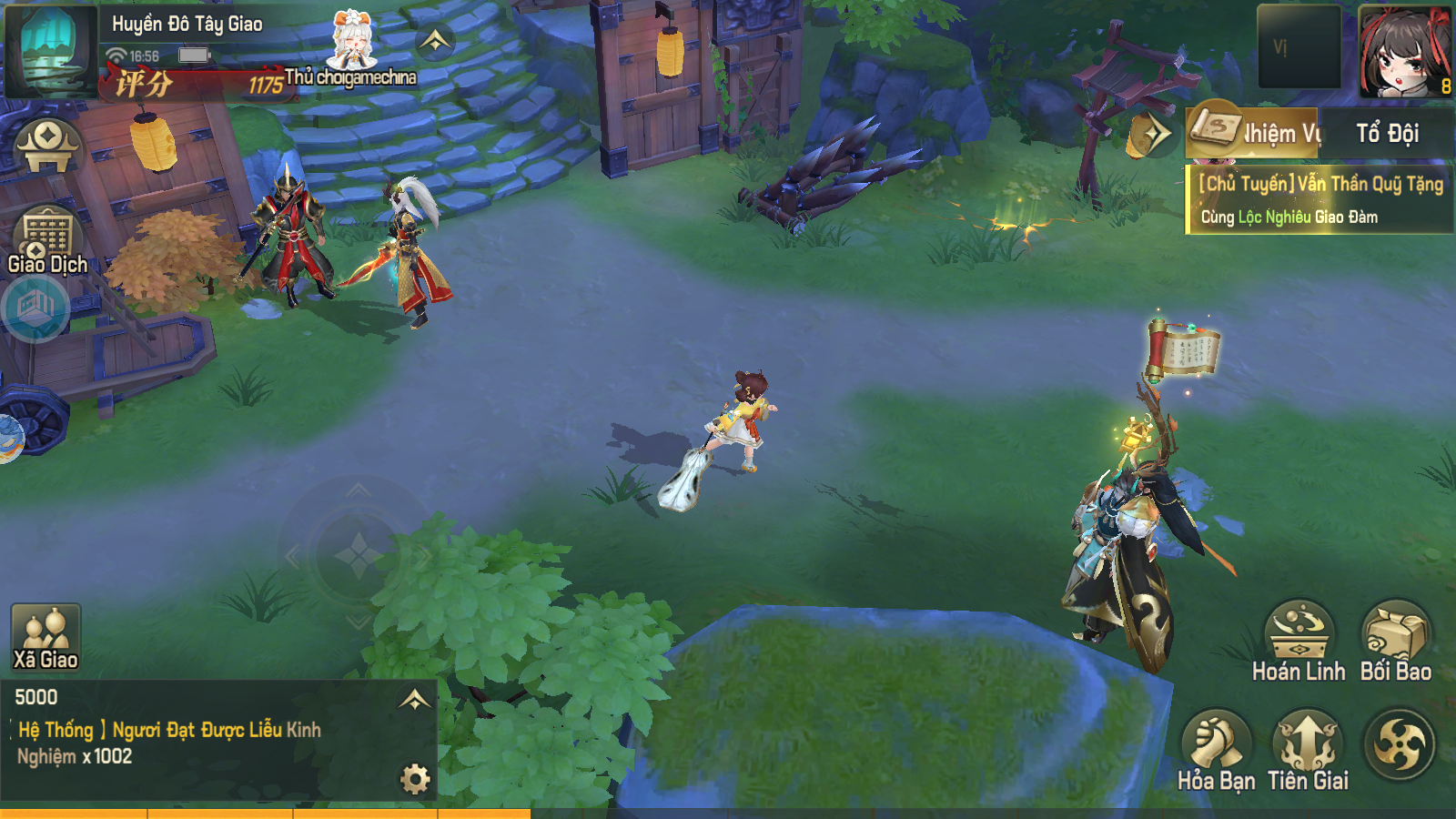The image size is (1456, 819).
Task: Select the Chủ Tuyến main quest tracker
Action: [x=1319, y=200]
